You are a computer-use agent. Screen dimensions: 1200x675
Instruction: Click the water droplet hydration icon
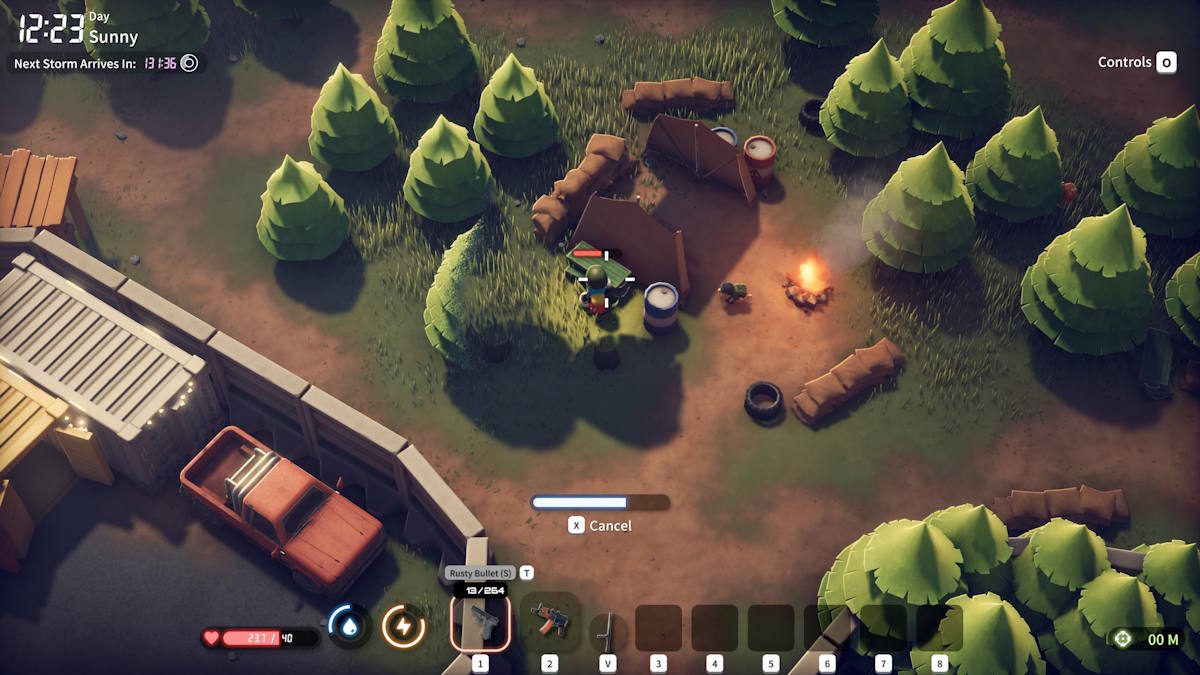(x=349, y=626)
